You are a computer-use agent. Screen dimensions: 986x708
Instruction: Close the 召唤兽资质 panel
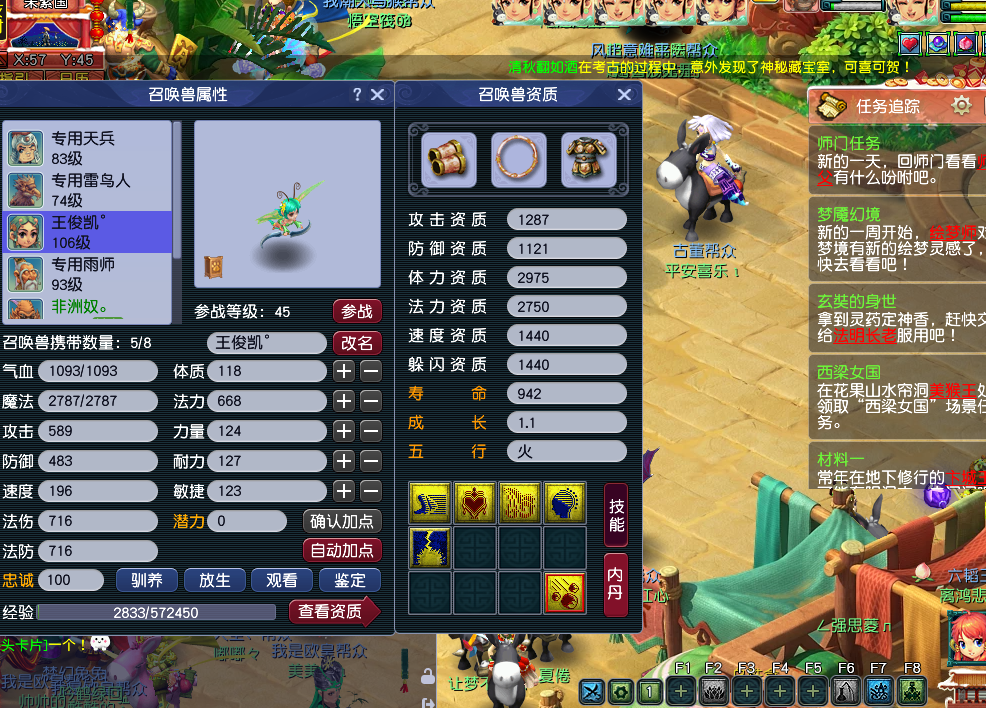pos(624,94)
